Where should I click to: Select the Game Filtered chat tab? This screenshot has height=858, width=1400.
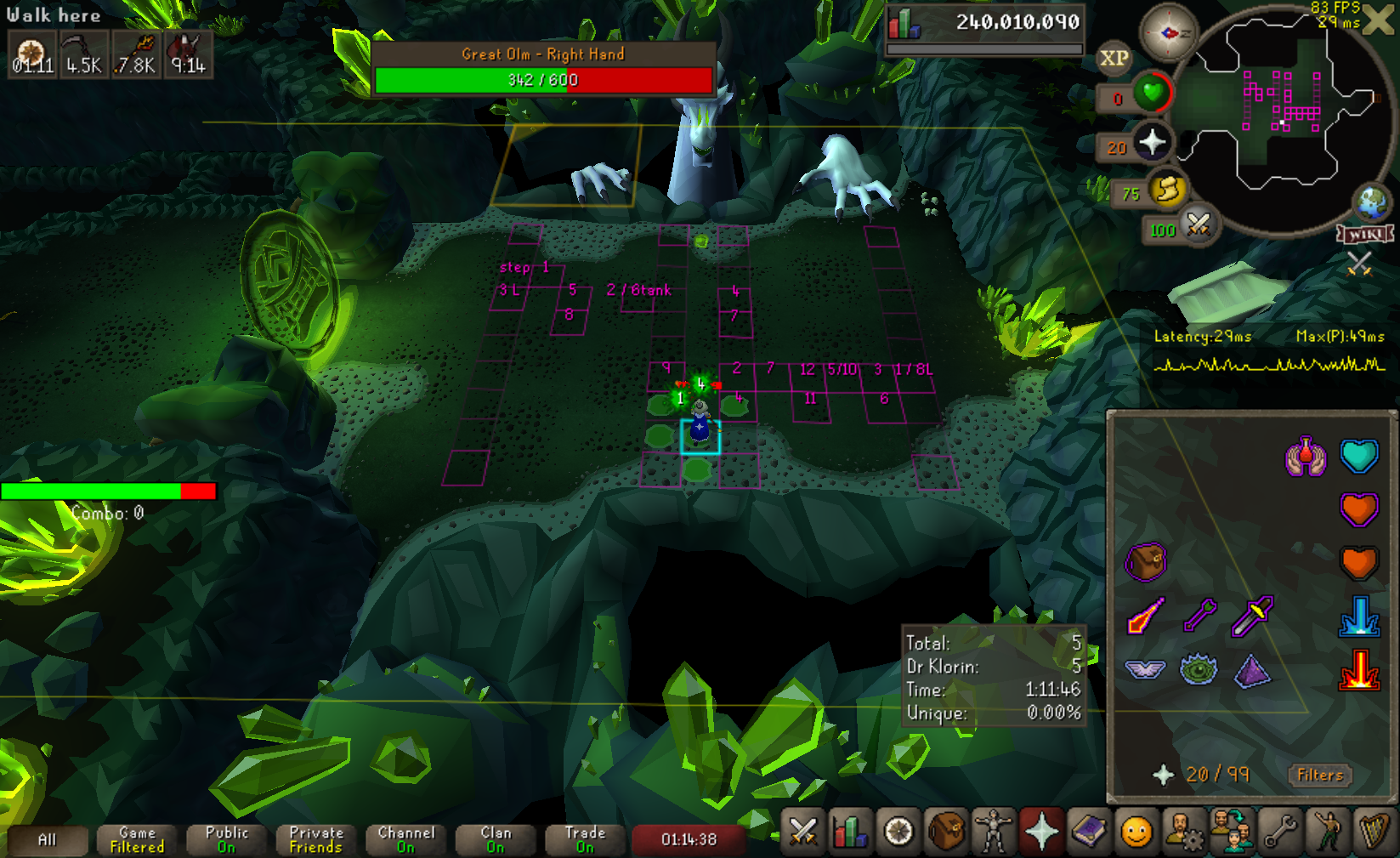[137, 839]
